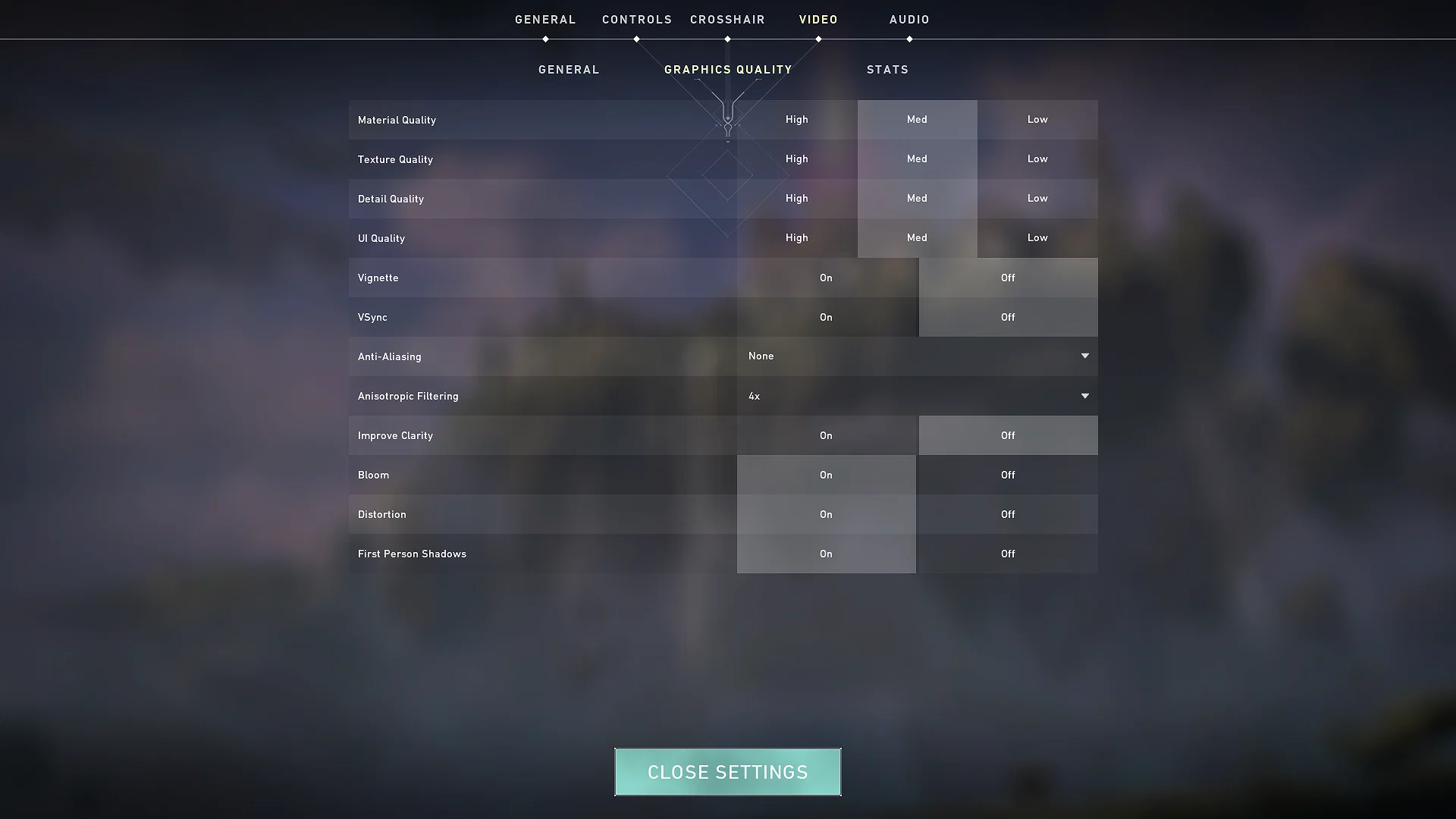Set UI Quality to Low
The height and width of the screenshot is (819, 1456).
coord(1037,237)
